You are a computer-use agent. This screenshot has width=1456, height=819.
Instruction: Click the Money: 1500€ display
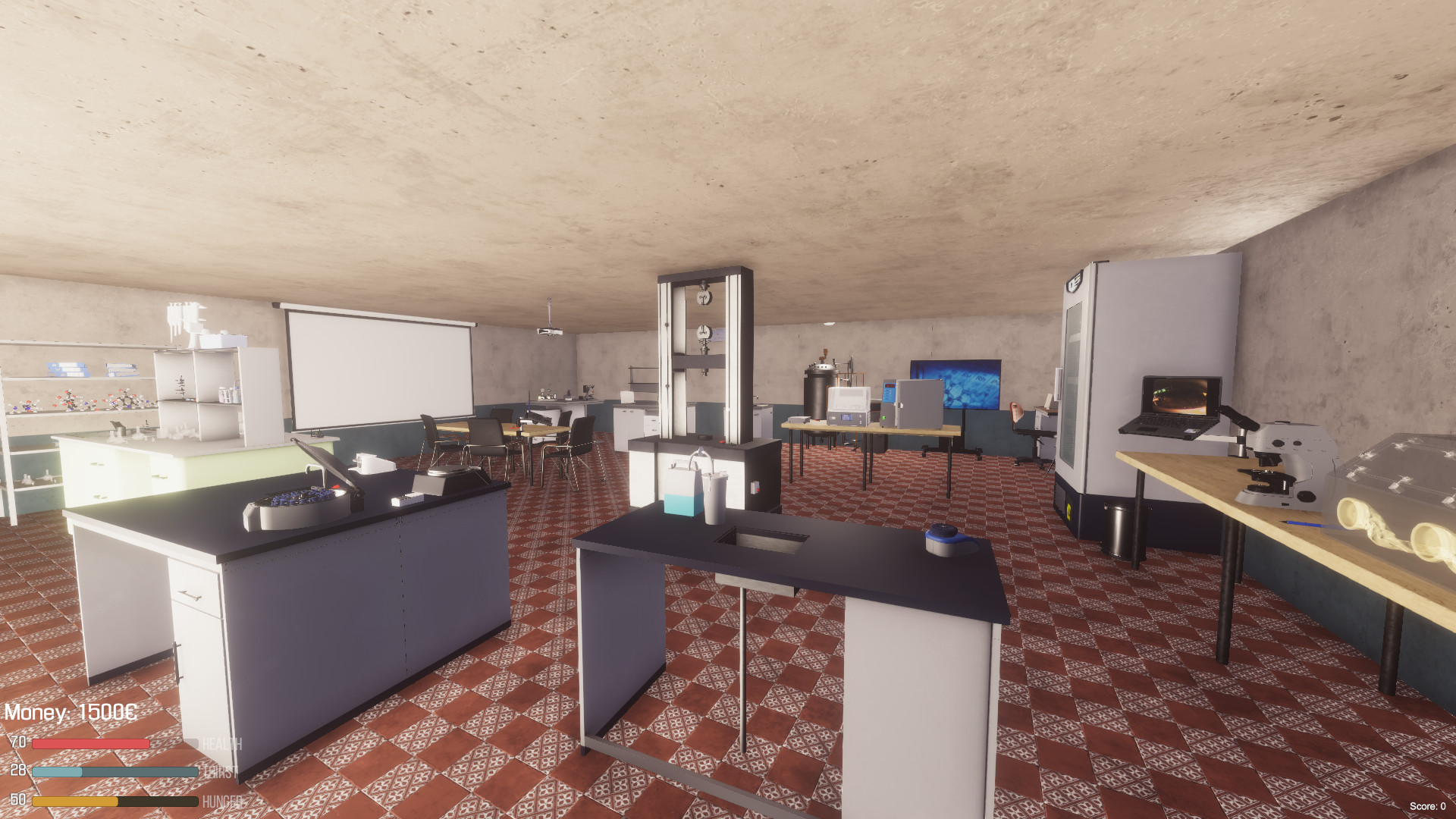tap(72, 713)
